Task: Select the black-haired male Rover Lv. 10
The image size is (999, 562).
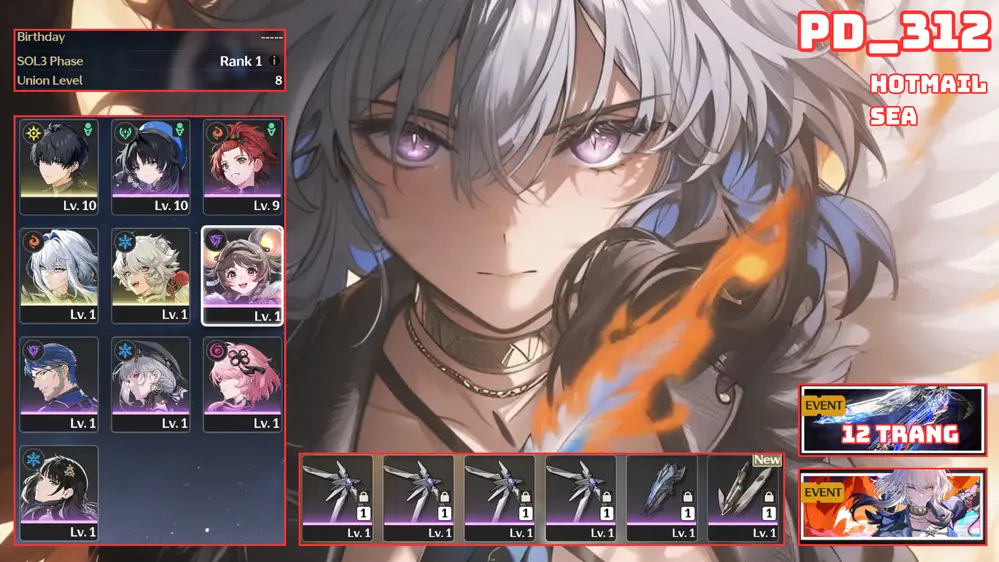Action: point(60,167)
